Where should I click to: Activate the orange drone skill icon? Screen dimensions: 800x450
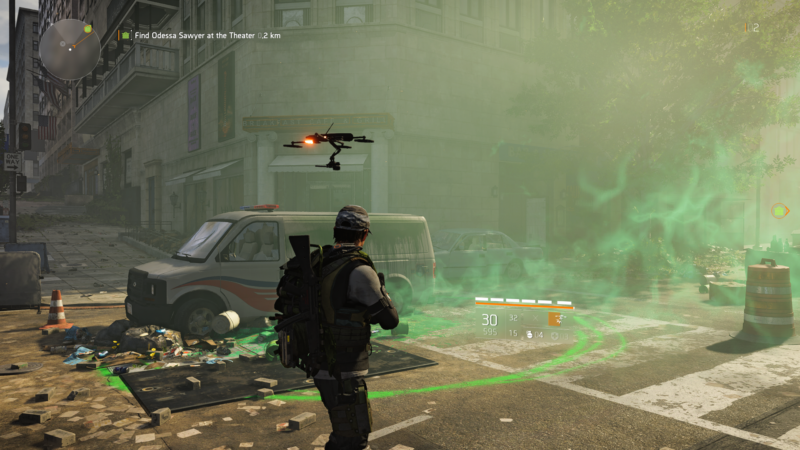(553, 320)
